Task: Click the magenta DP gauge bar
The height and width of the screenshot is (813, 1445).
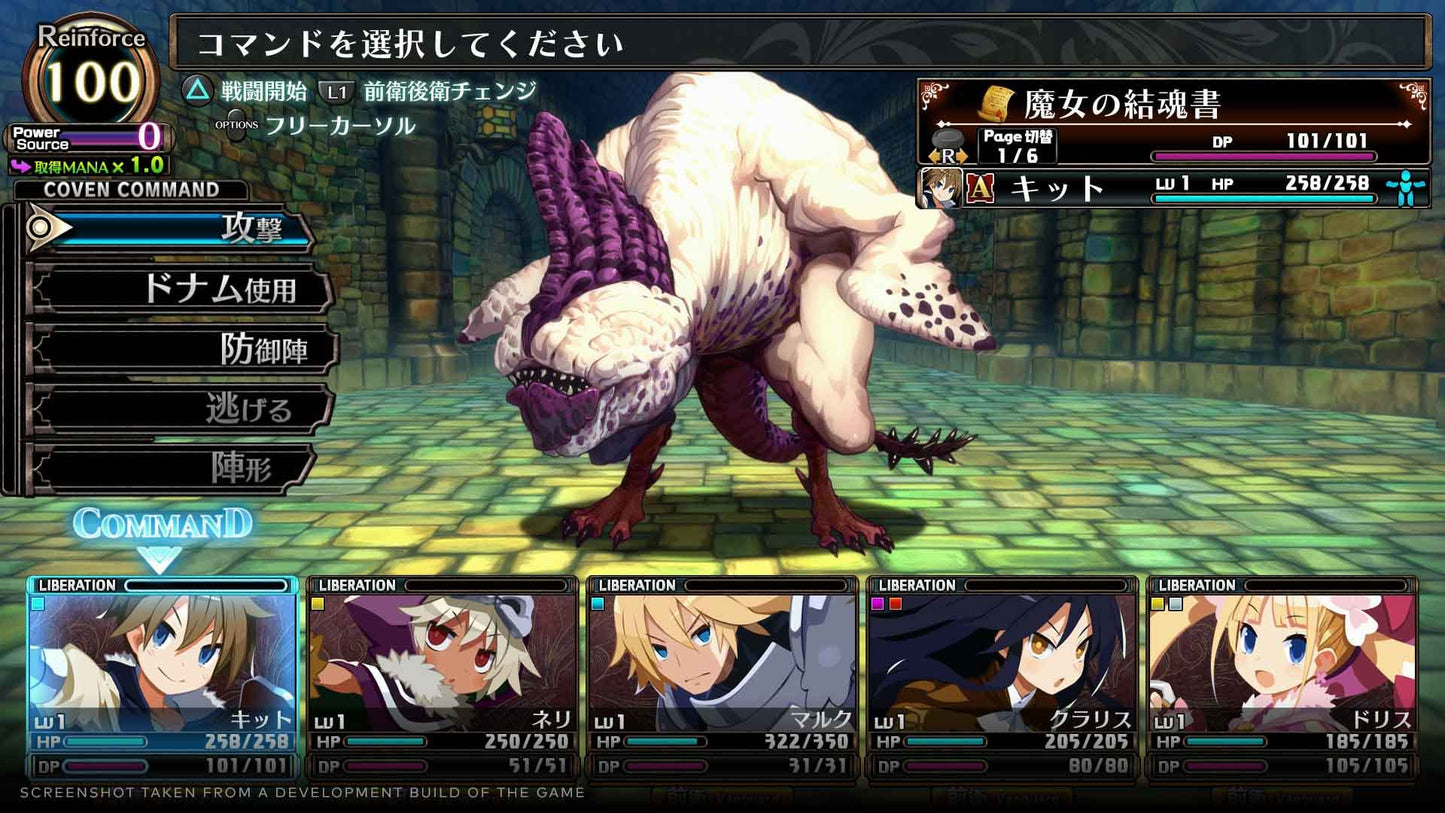Action: coord(1265,156)
